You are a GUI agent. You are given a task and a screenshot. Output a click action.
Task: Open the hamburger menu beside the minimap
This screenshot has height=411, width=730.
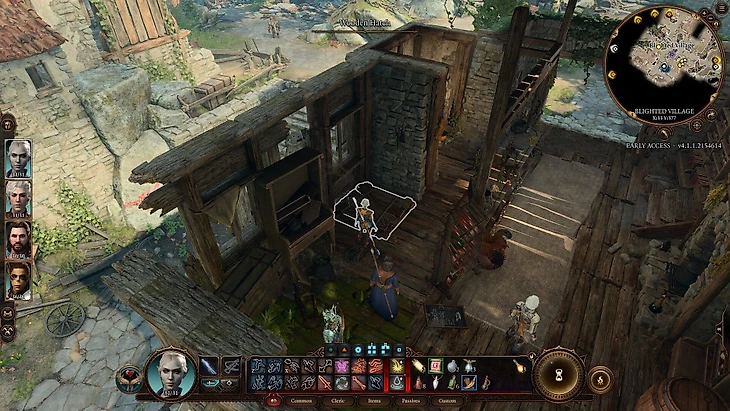point(721,9)
